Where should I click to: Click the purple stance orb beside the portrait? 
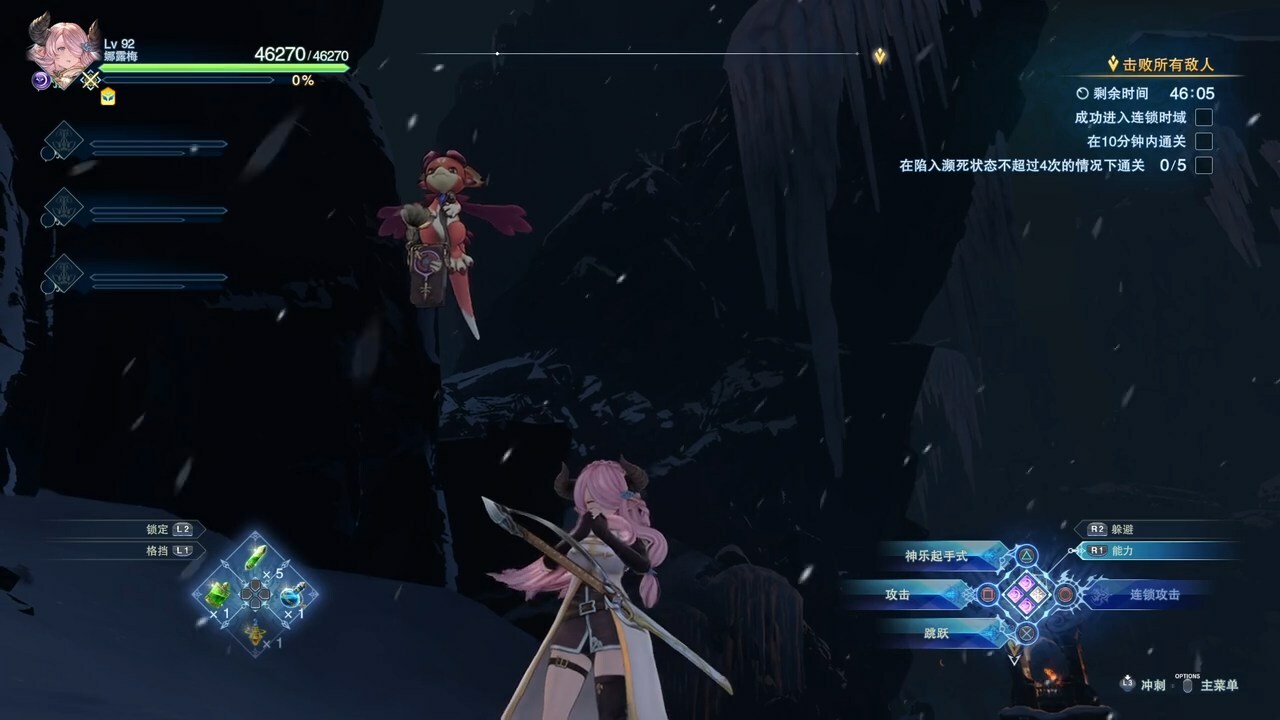[42, 82]
